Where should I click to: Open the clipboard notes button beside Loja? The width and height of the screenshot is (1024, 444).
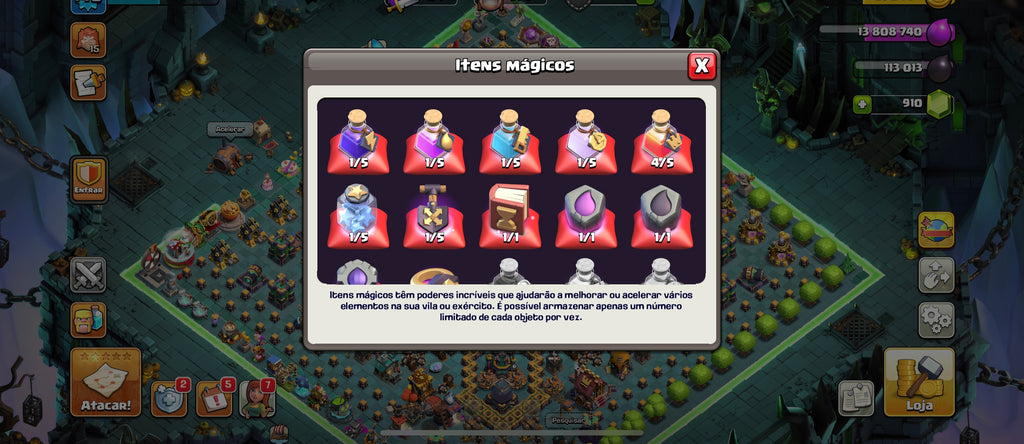857,397
